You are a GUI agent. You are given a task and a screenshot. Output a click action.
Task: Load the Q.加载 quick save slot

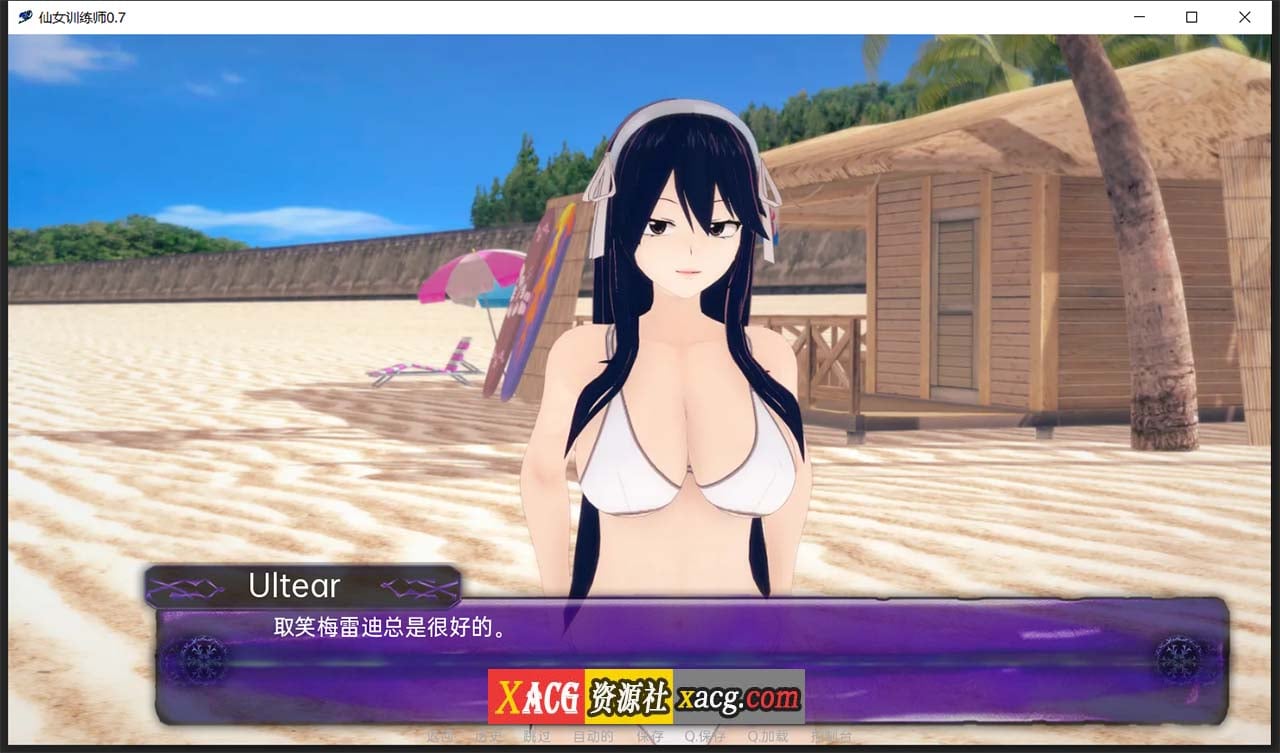(767, 736)
